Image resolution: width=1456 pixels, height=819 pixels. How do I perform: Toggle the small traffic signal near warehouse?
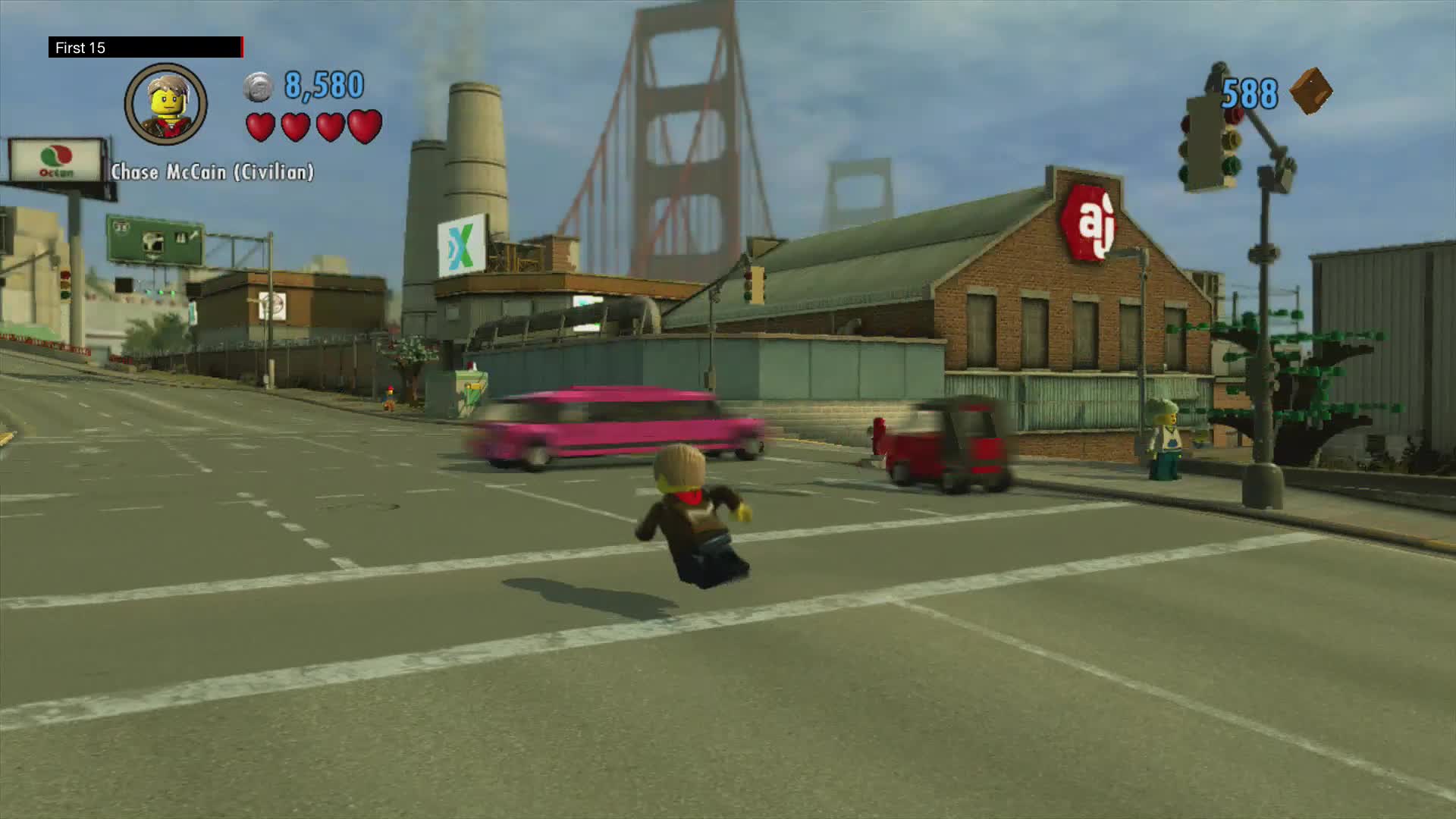pos(748,284)
